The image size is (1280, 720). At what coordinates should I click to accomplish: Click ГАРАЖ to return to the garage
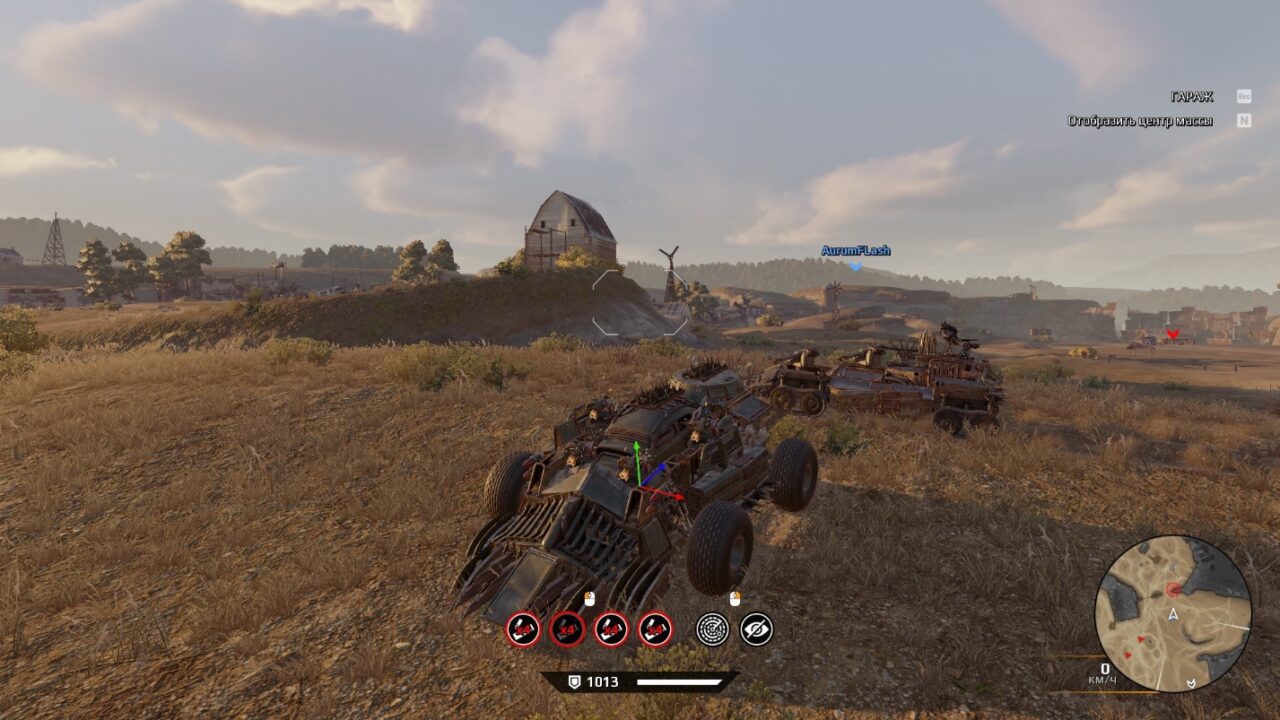[1190, 97]
